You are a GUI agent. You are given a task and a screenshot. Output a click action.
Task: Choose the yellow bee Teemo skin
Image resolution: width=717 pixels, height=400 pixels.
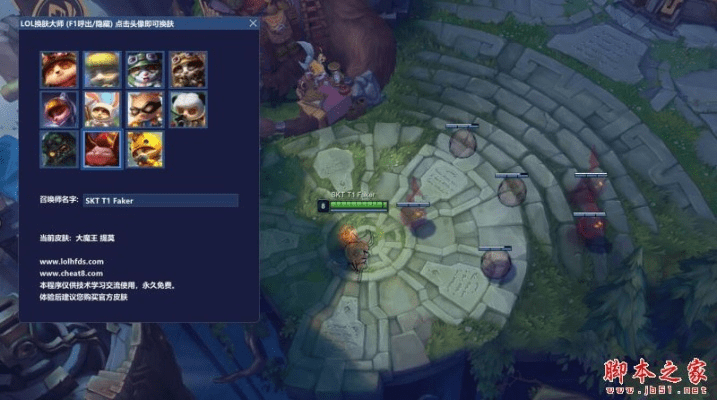(x=143, y=148)
